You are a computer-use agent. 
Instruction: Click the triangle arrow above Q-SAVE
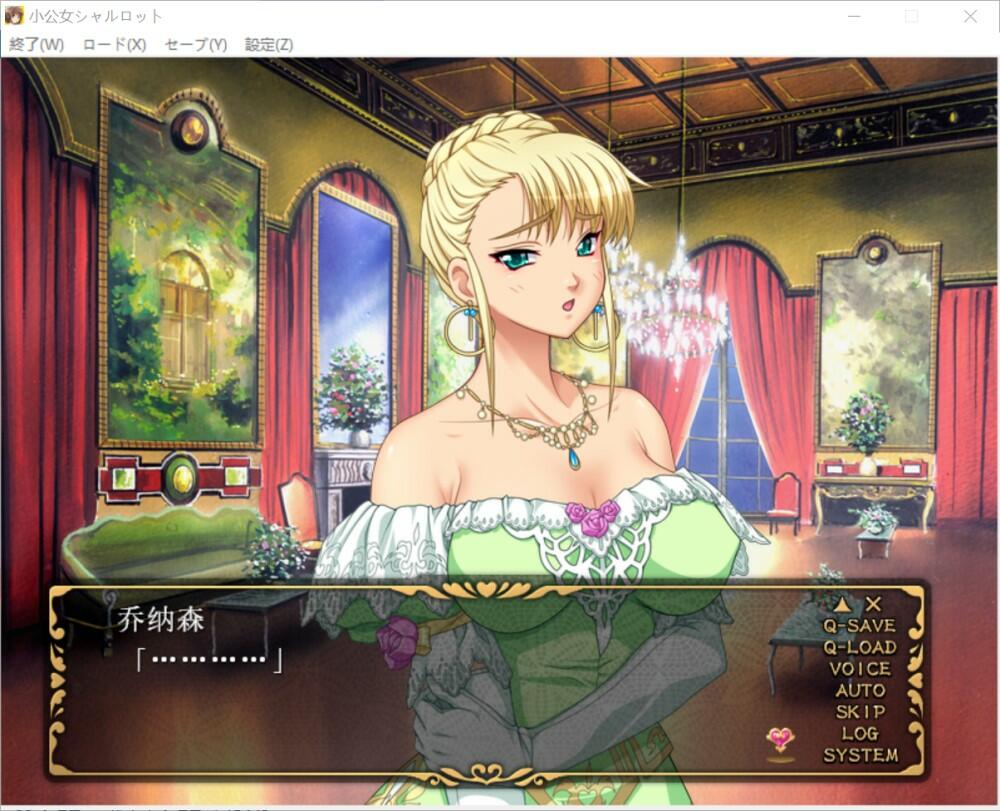pyautogui.click(x=843, y=604)
